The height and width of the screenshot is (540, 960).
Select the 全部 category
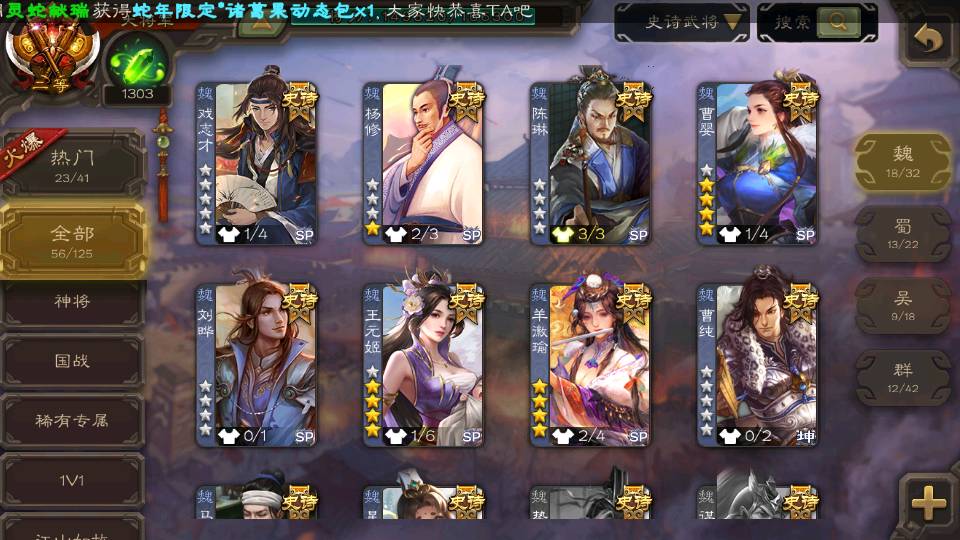pos(72,240)
